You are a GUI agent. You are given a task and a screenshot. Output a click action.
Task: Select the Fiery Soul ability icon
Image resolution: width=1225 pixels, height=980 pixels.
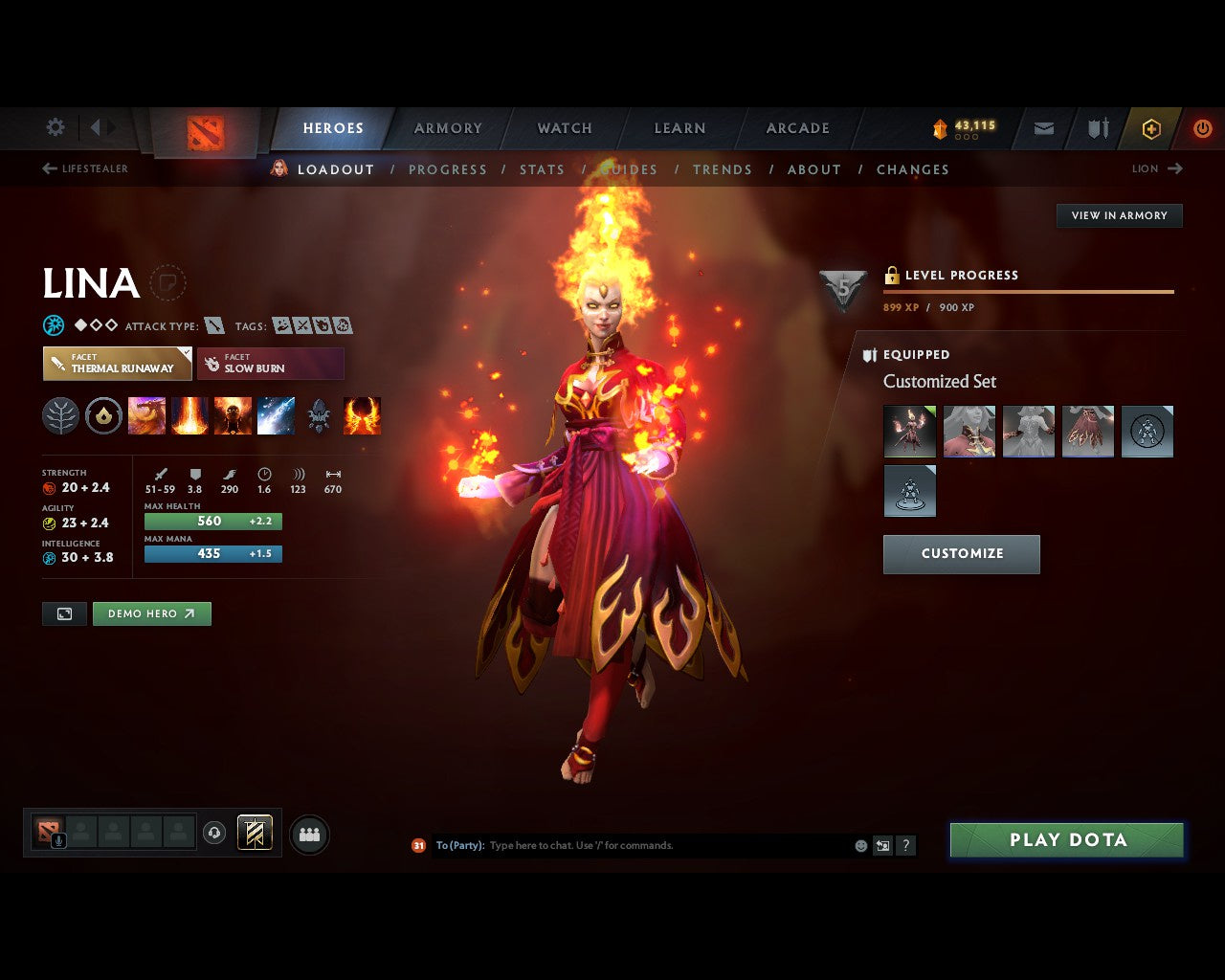pyautogui.click(x=233, y=414)
